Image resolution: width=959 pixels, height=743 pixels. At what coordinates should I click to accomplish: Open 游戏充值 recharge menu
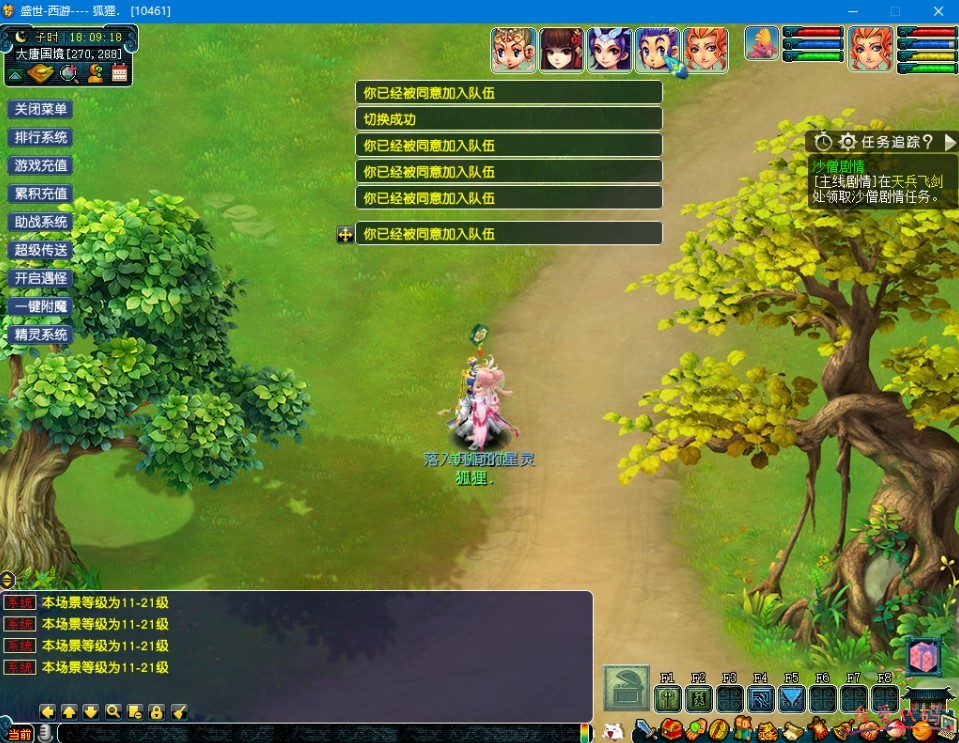coord(41,165)
